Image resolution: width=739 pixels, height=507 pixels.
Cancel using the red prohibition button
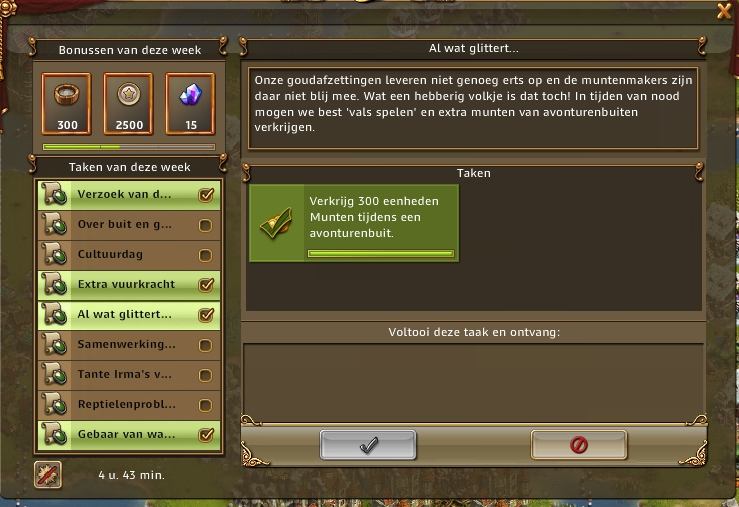[x=579, y=446]
